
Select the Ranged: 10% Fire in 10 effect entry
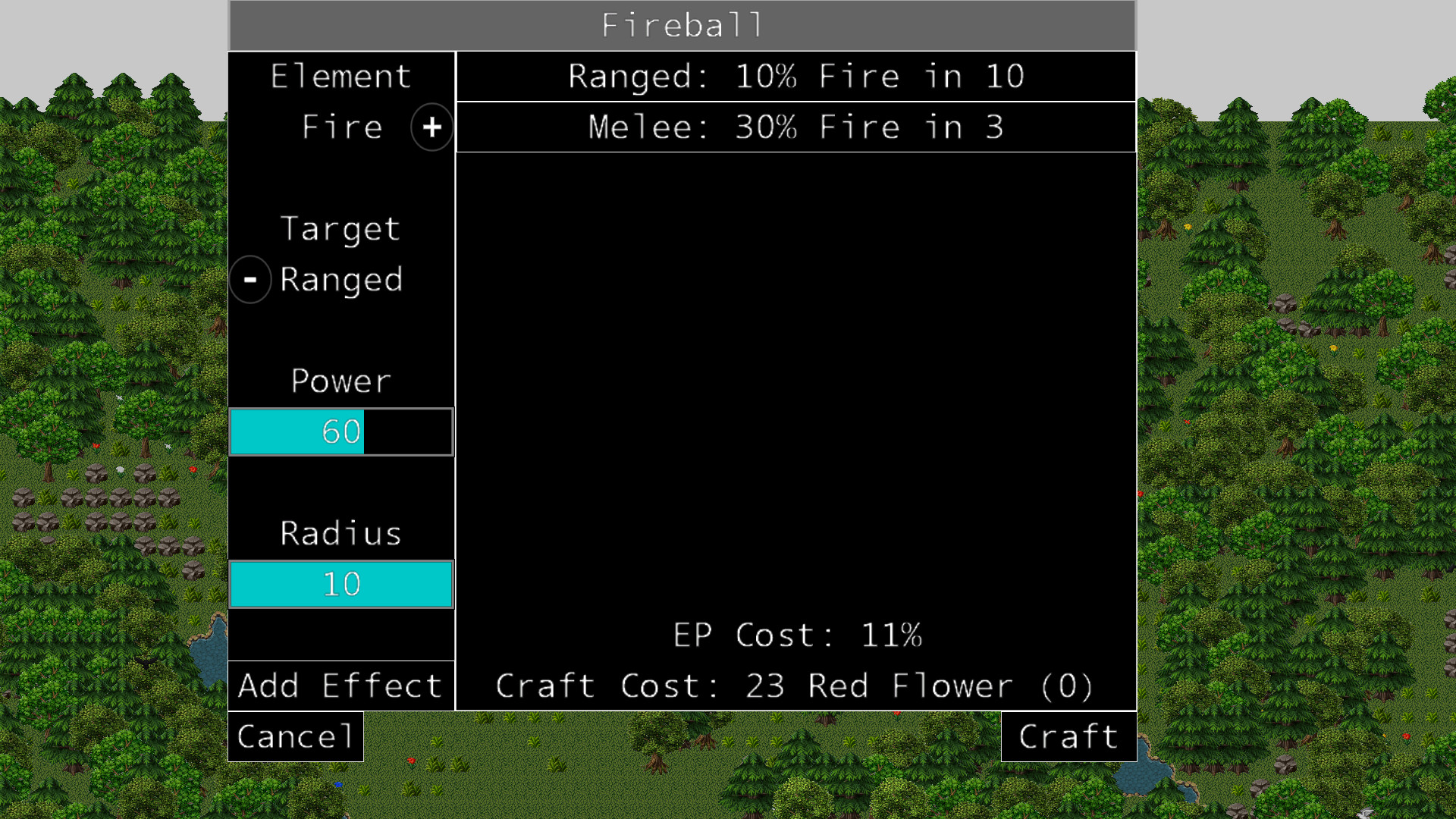click(795, 76)
